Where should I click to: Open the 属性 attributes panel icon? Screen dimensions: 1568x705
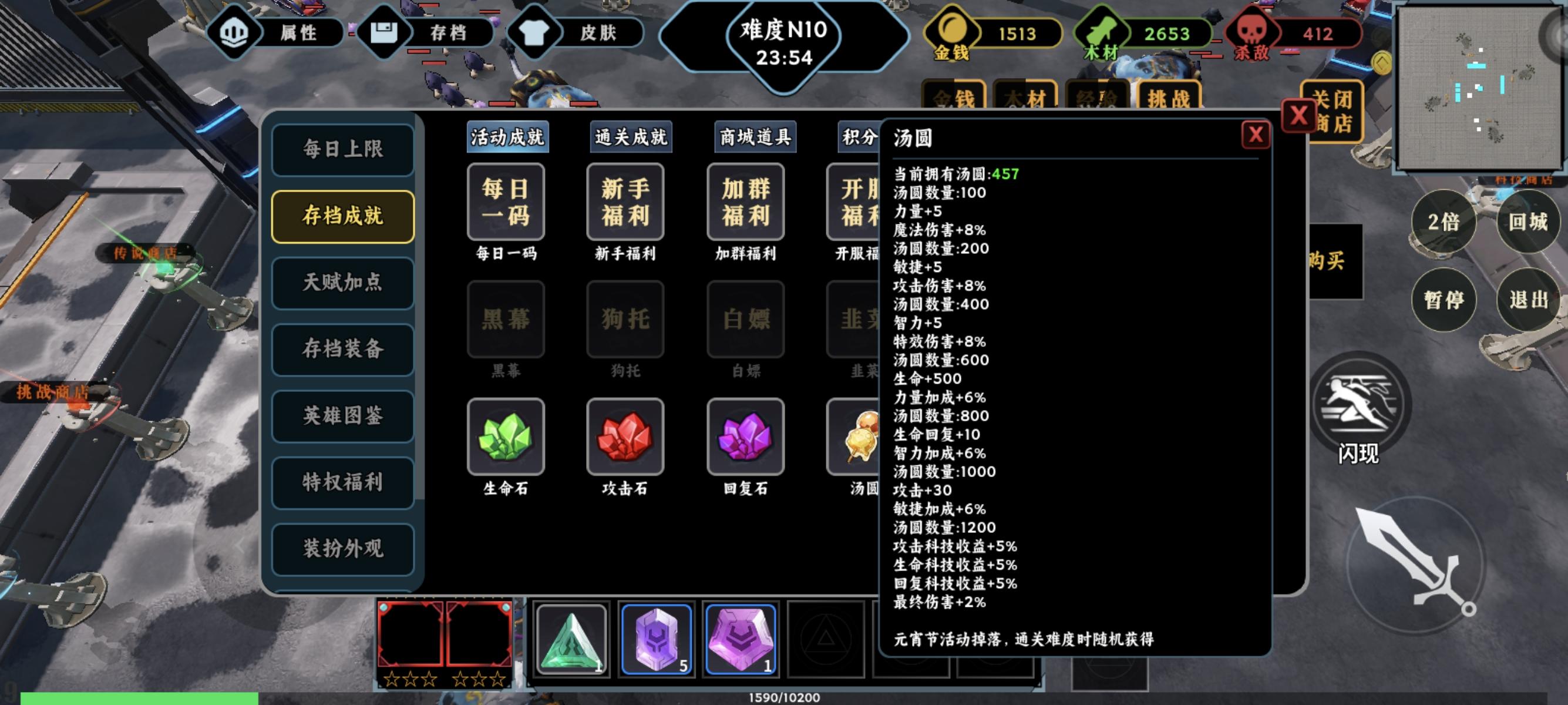(x=233, y=33)
